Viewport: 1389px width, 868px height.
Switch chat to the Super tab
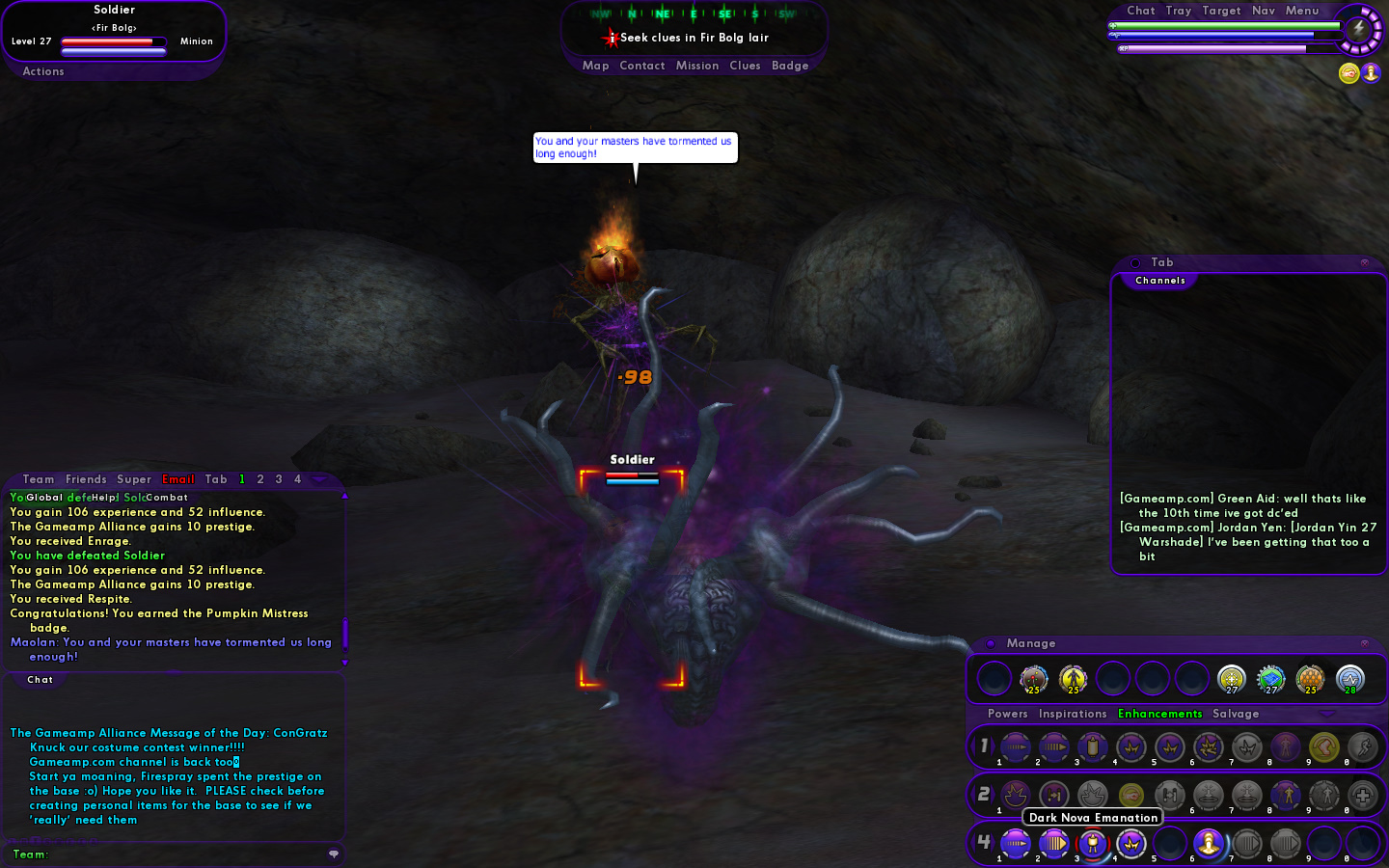(x=134, y=479)
